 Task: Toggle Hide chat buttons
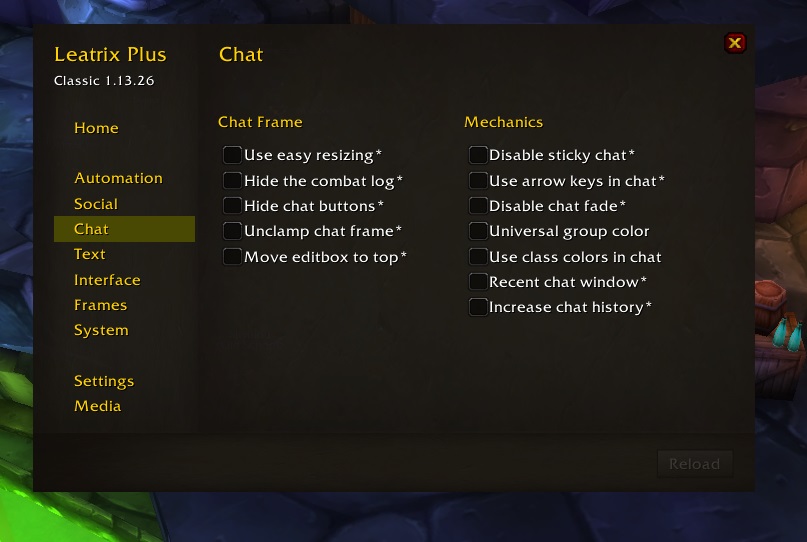[233, 206]
